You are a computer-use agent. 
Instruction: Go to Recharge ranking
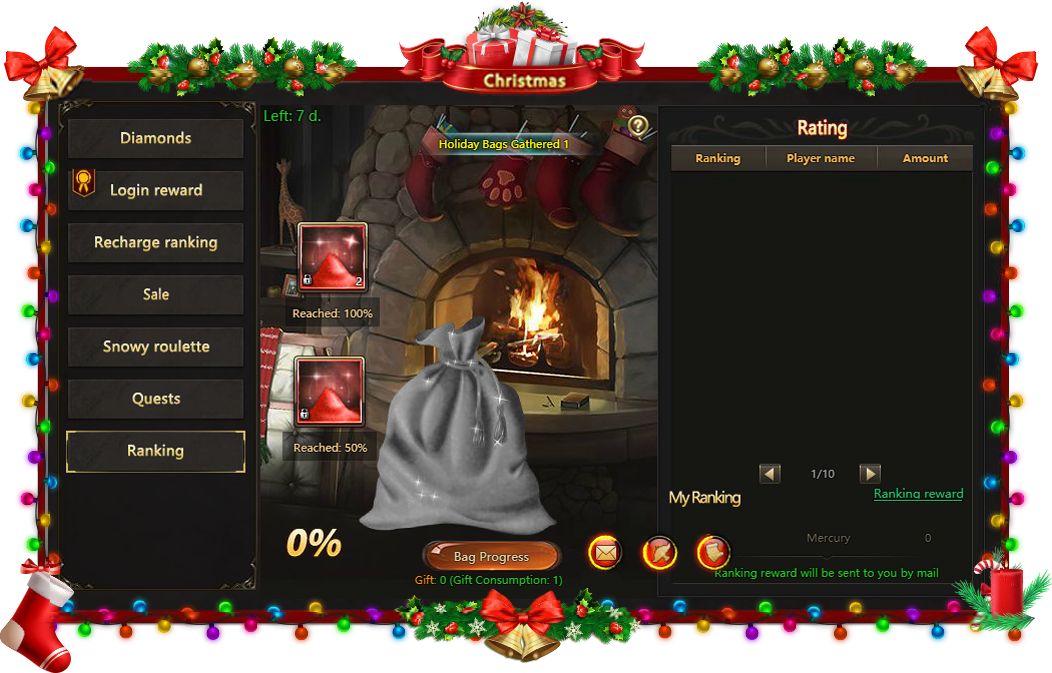click(155, 242)
